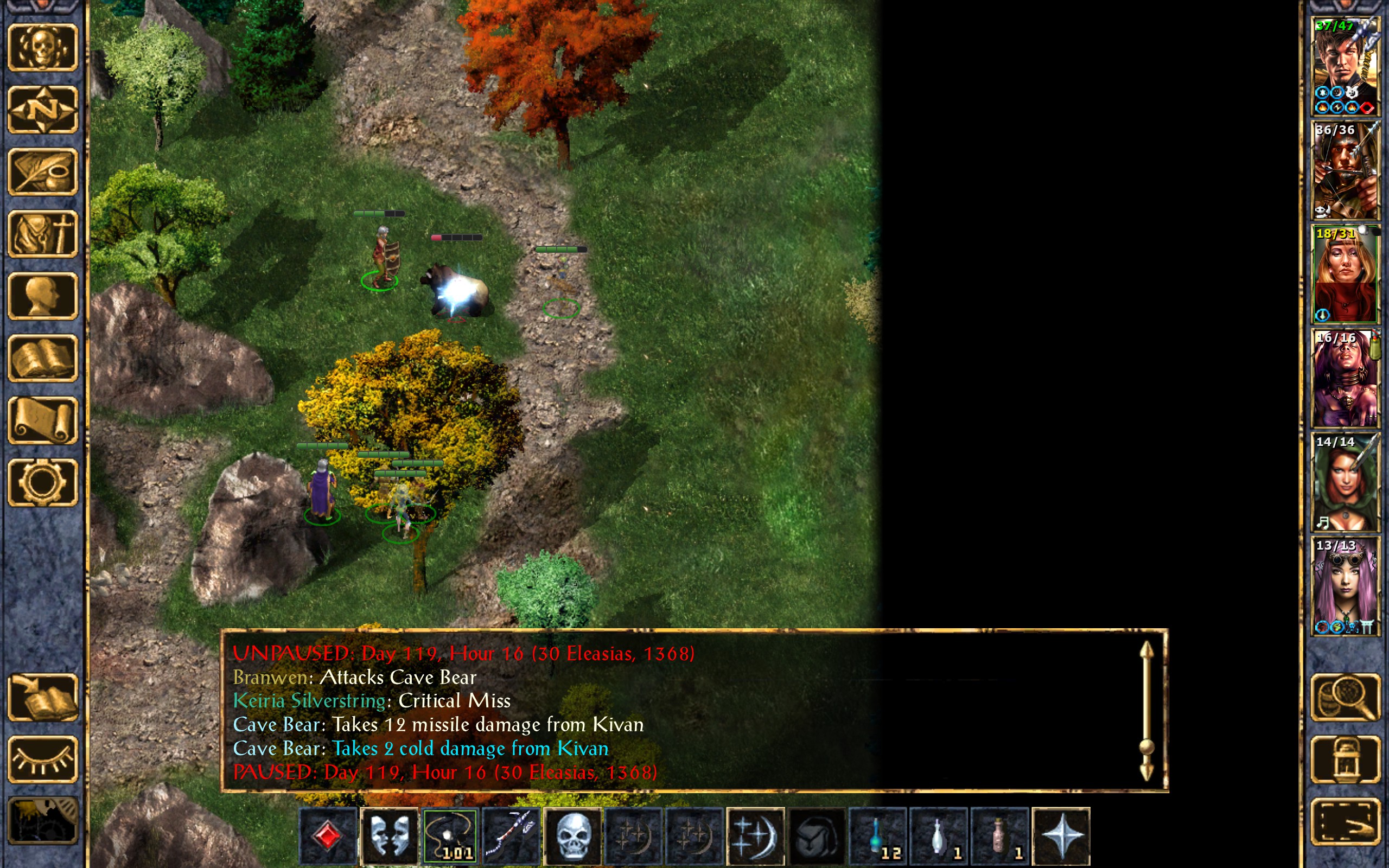Open special abilities four-point star button
1389x868 pixels.
pyautogui.click(x=1061, y=836)
